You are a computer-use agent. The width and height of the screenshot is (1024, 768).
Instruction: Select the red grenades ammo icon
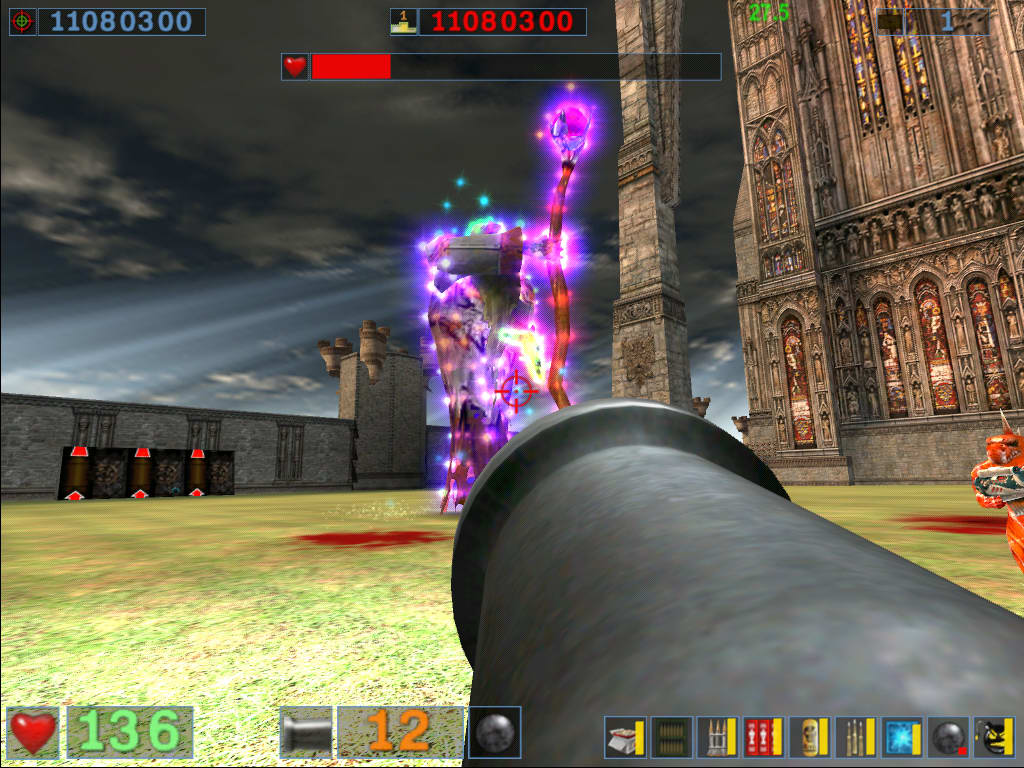[x=763, y=738]
